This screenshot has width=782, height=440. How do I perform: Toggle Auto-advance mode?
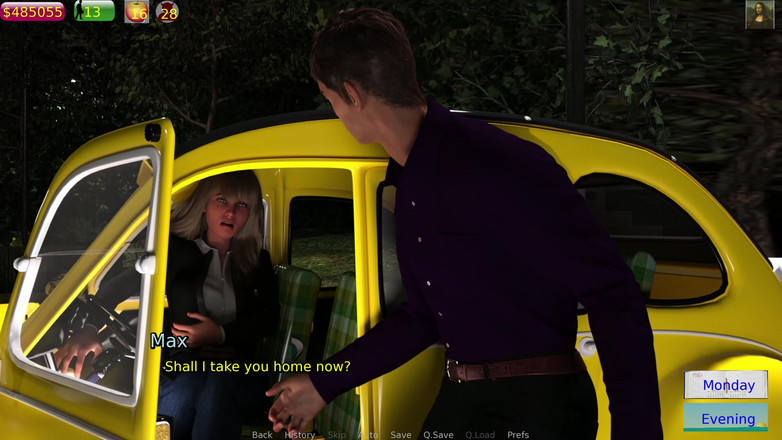(x=369, y=435)
